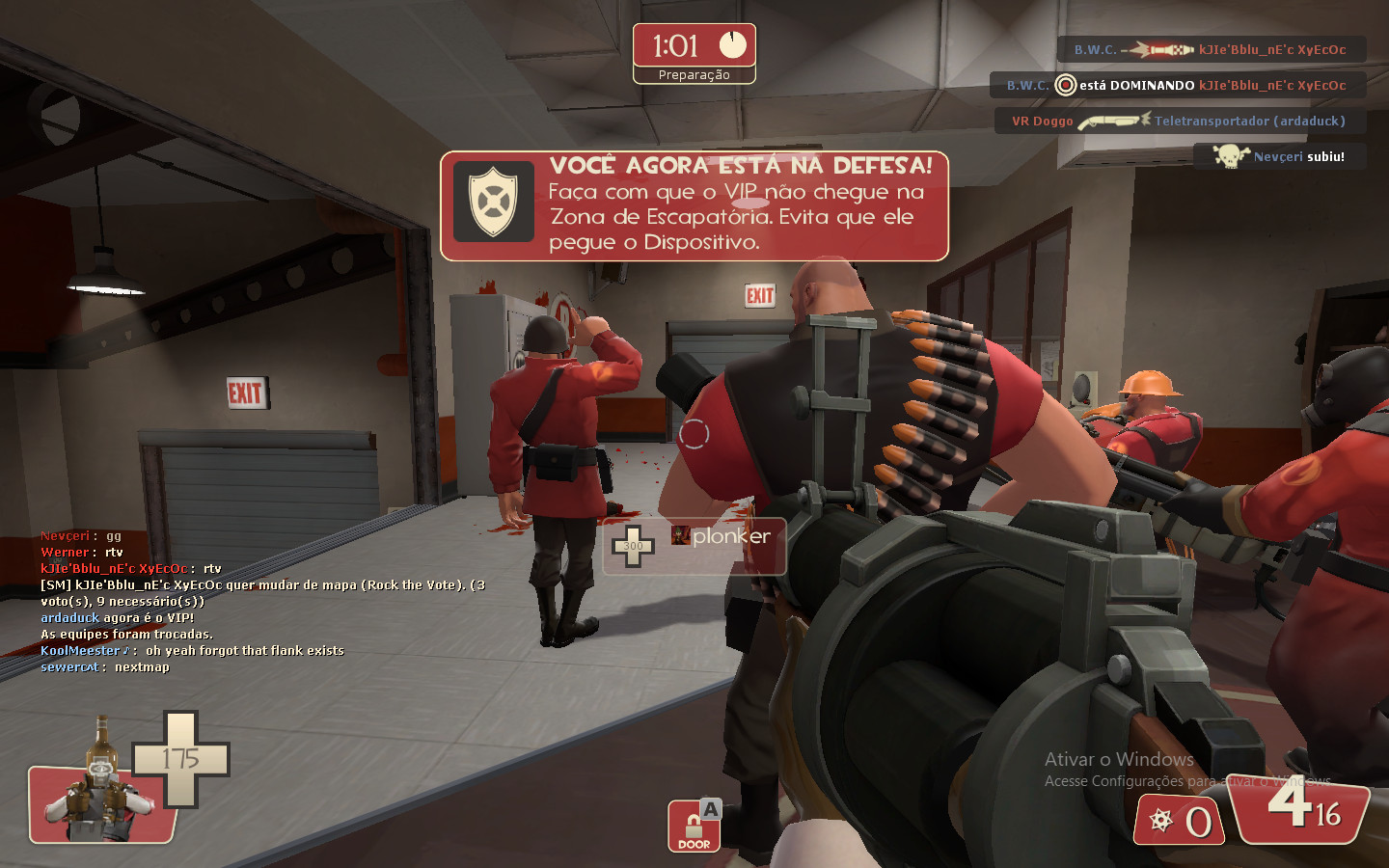1389x868 pixels.
Task: Click the ardaduck agora é o VIP chat line
Action: click(116, 616)
